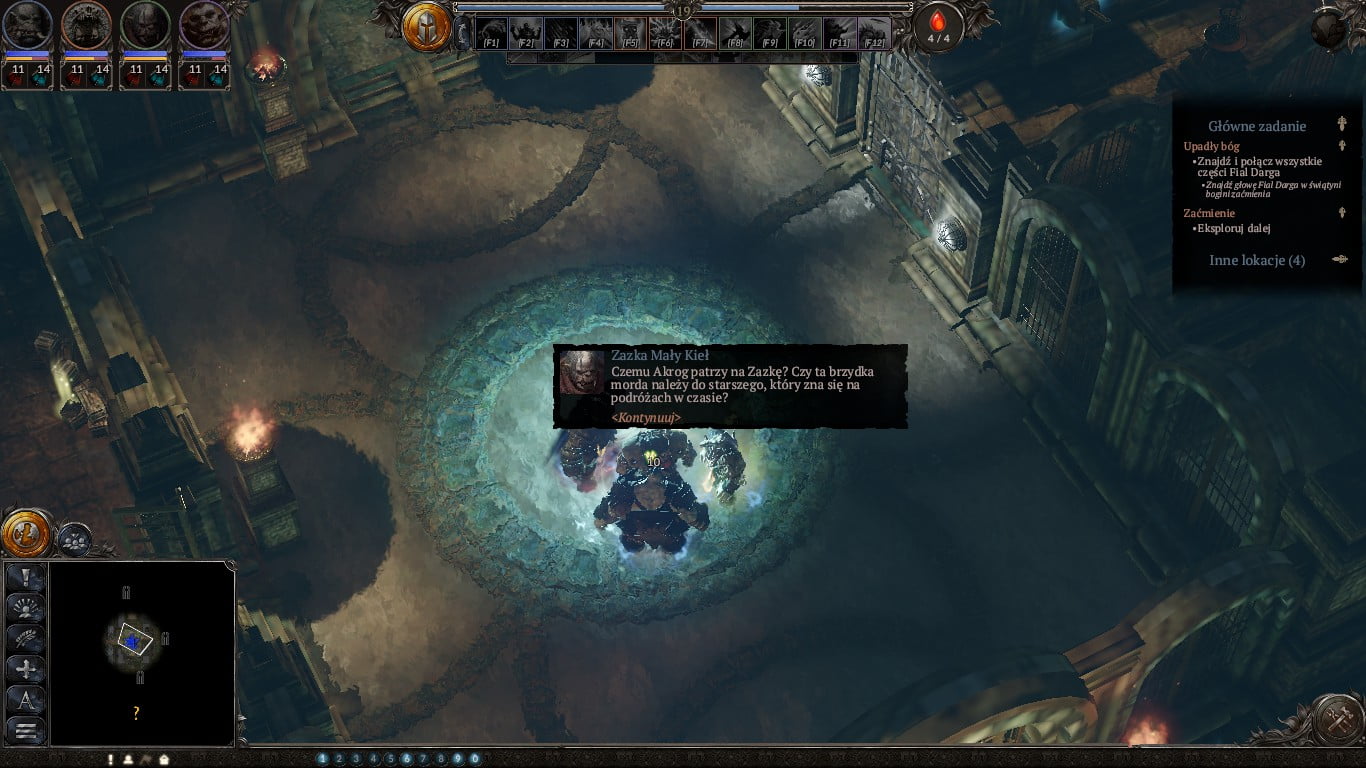Viewport: 1366px width, 768px height.
Task: Click the golden helmet emblem button
Action: point(426,27)
